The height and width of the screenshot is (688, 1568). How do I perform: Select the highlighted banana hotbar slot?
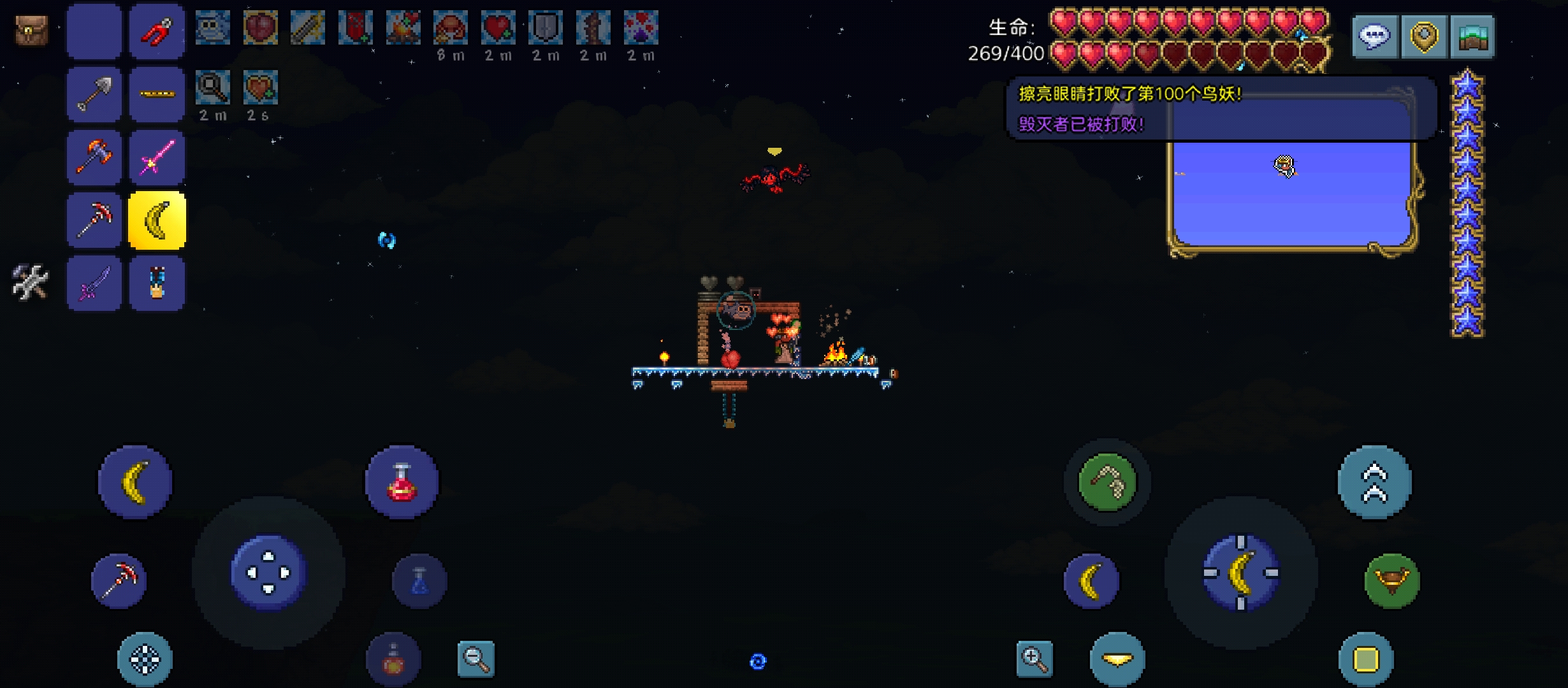point(157,220)
